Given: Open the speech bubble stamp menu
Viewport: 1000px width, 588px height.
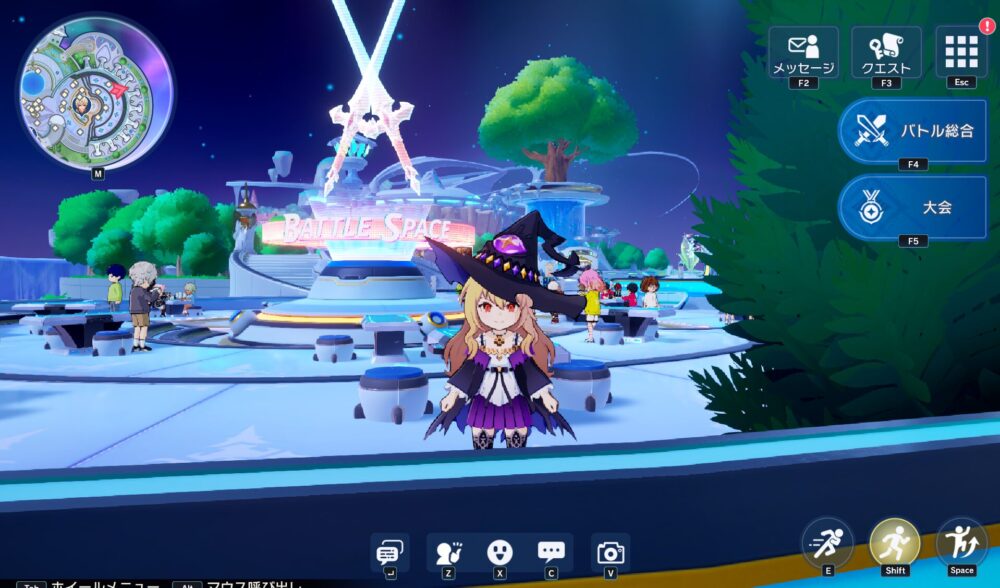Looking at the screenshot, I should (x=551, y=552).
